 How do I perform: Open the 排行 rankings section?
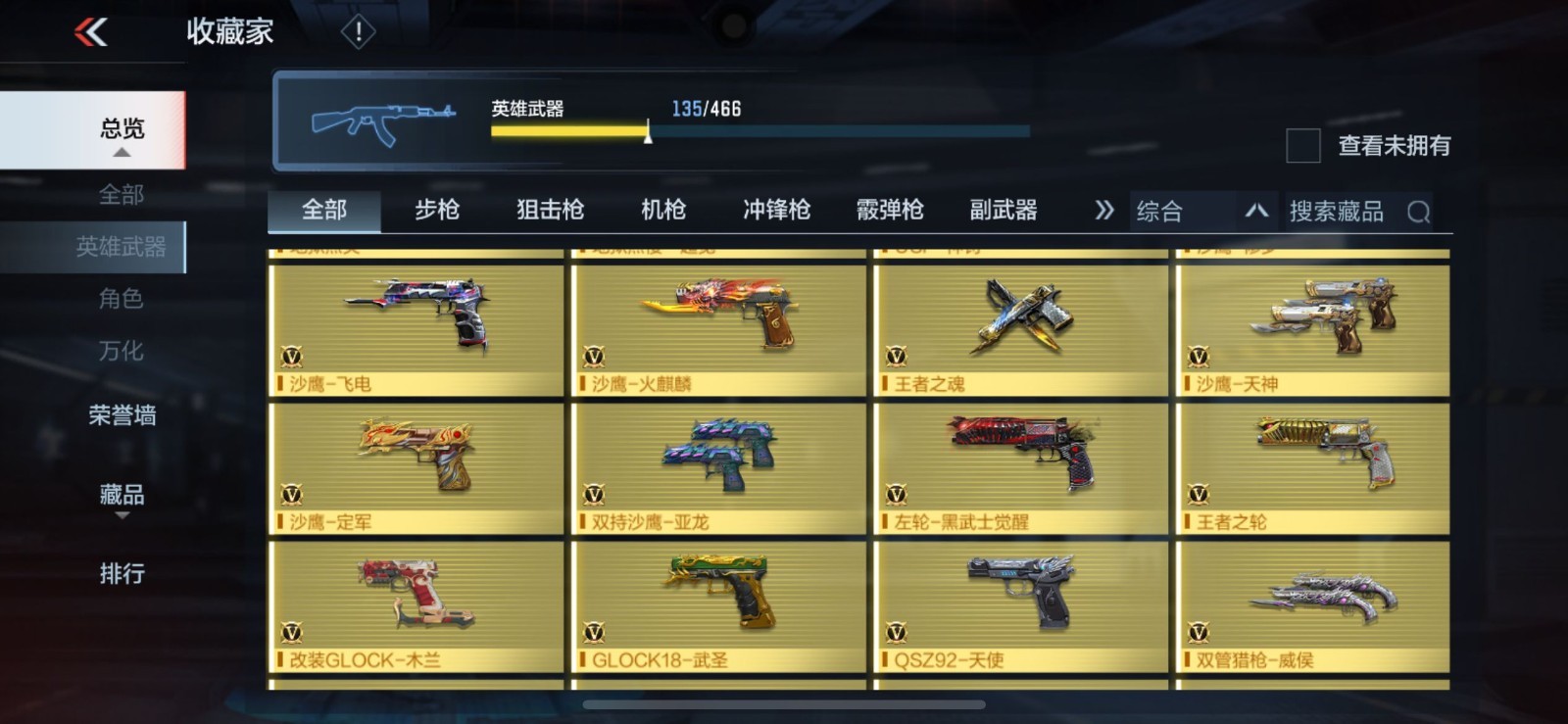pos(122,573)
